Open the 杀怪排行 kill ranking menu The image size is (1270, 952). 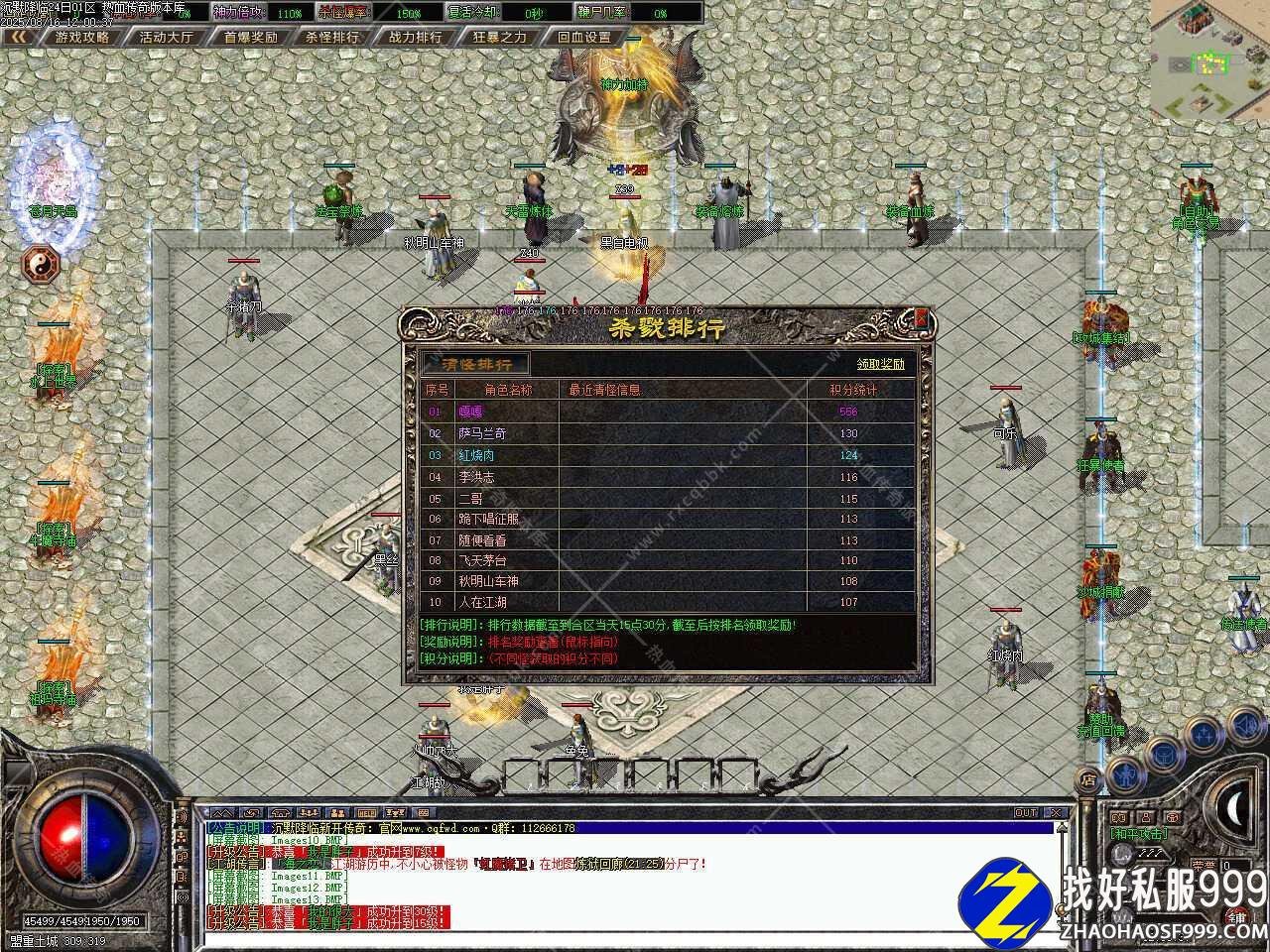pyautogui.click(x=332, y=37)
